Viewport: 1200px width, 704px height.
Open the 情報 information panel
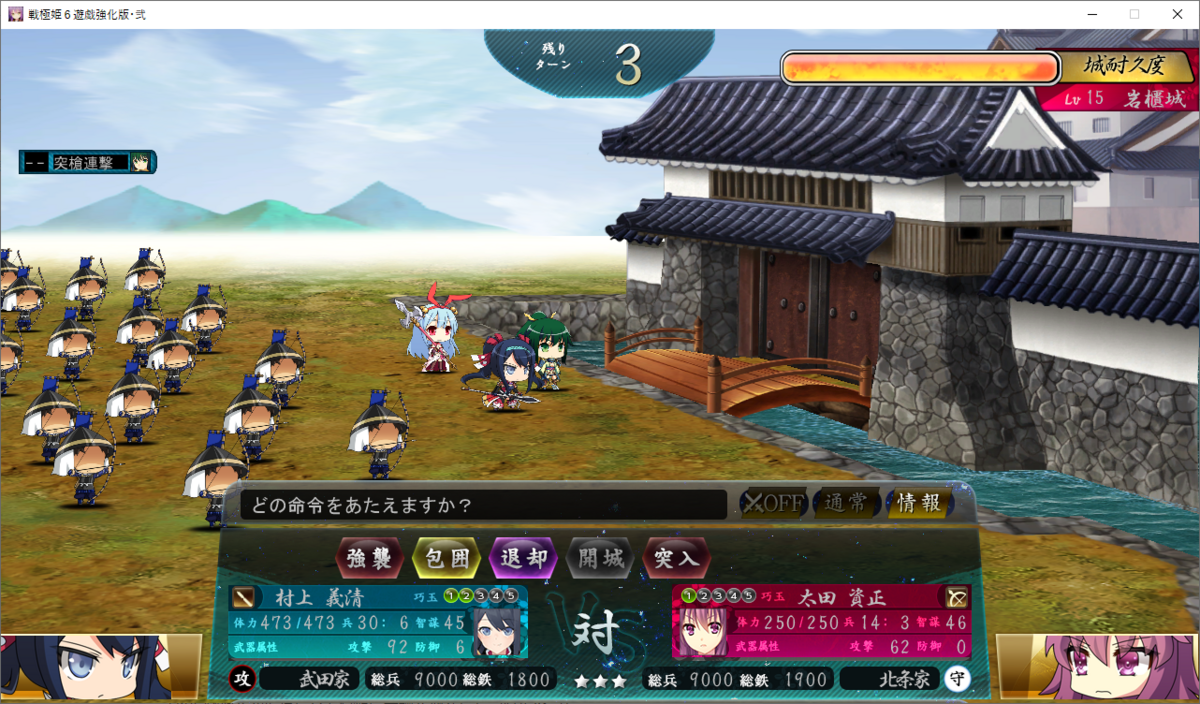click(918, 503)
